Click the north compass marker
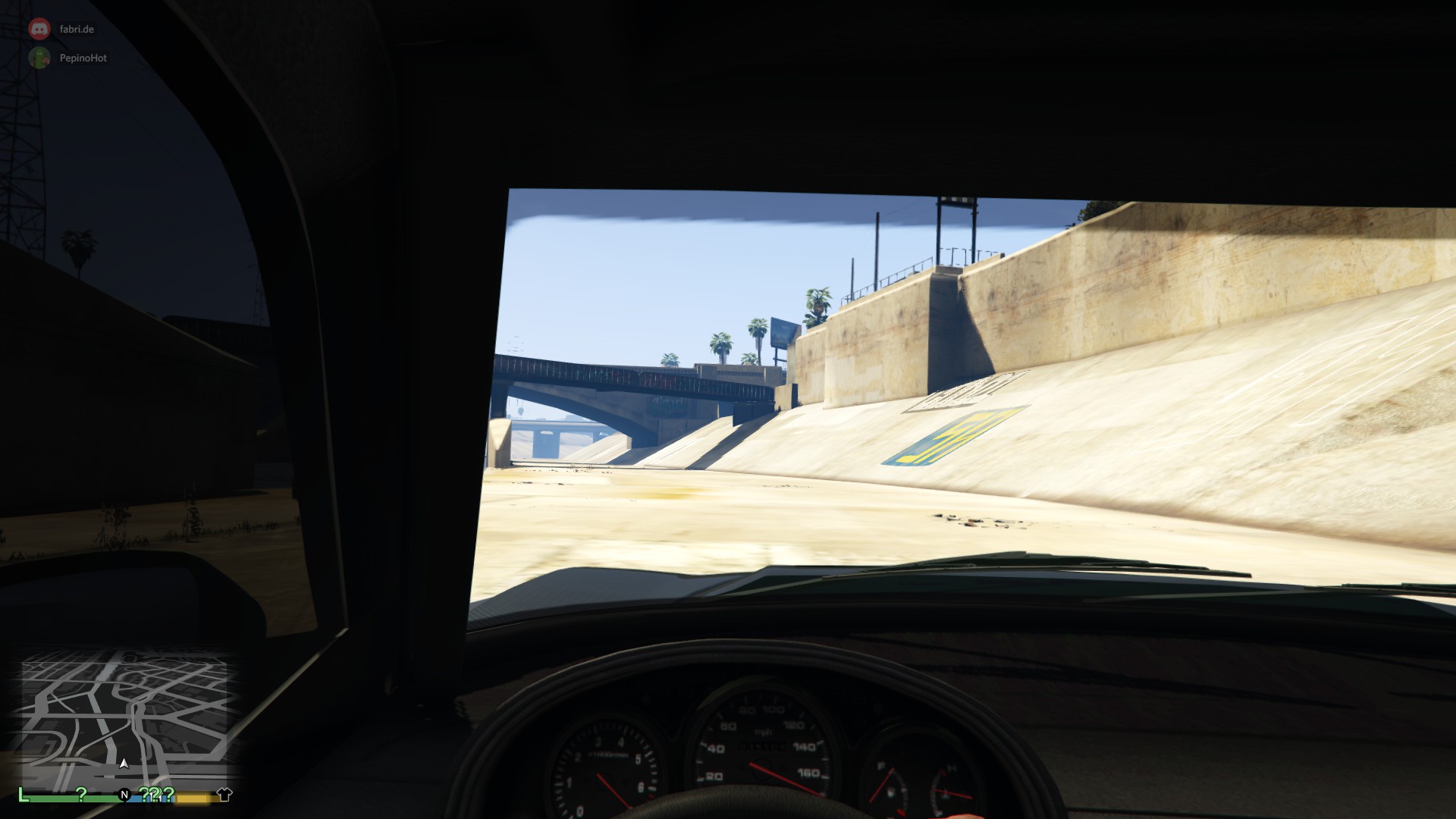The width and height of the screenshot is (1456, 819). click(124, 795)
